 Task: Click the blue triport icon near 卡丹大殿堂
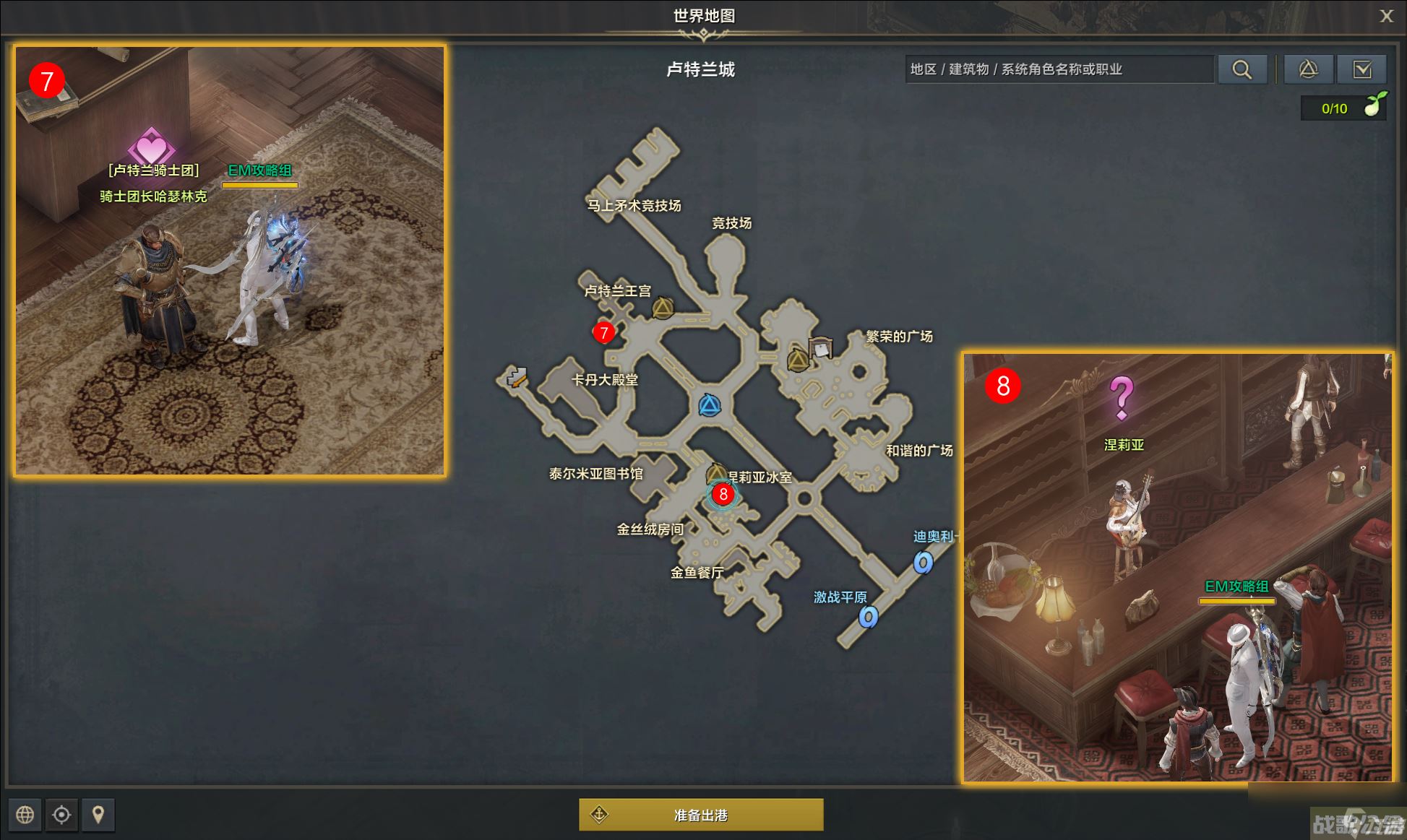pyautogui.click(x=711, y=406)
